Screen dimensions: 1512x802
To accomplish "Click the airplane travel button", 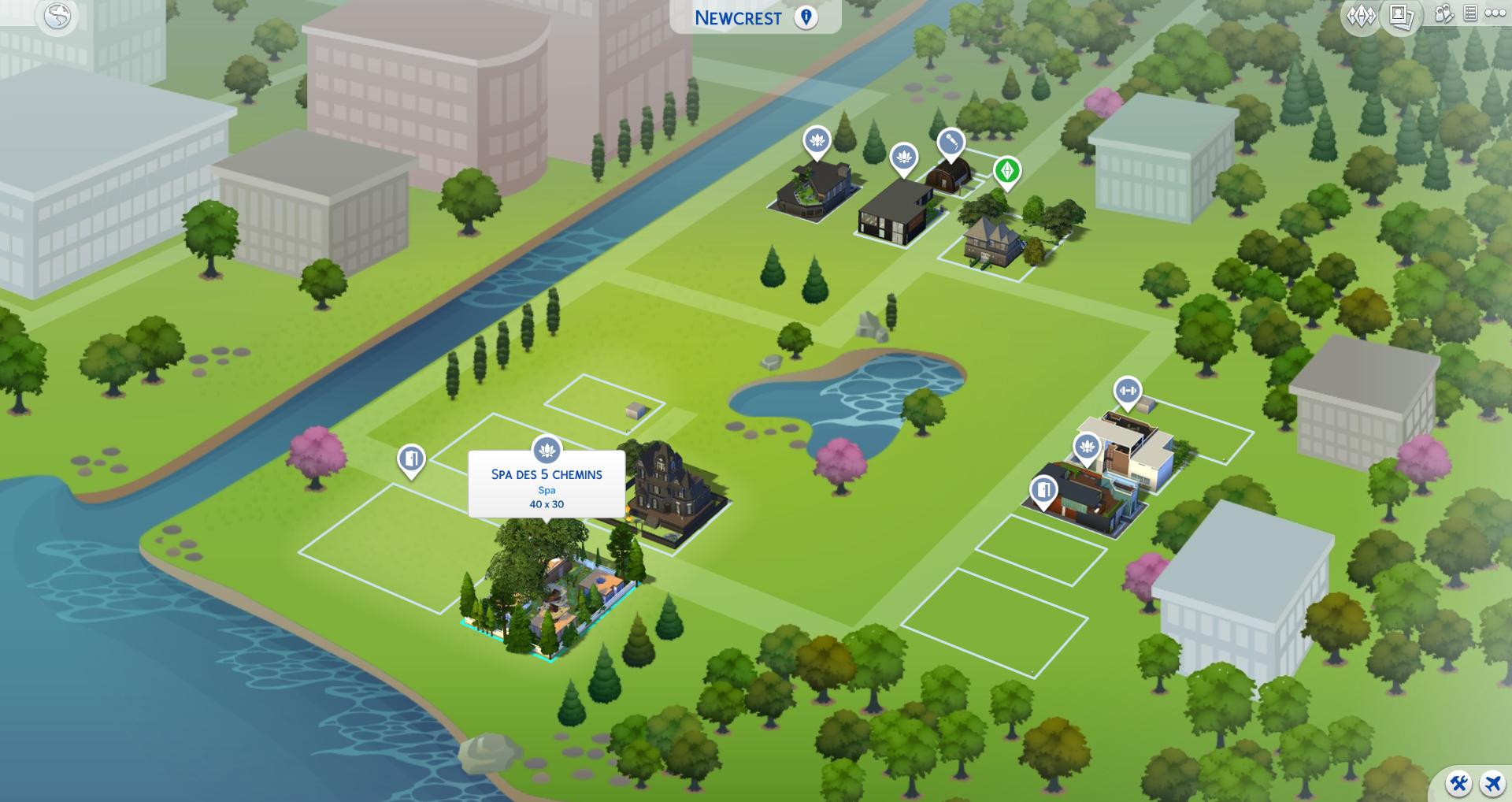I will (x=1492, y=783).
